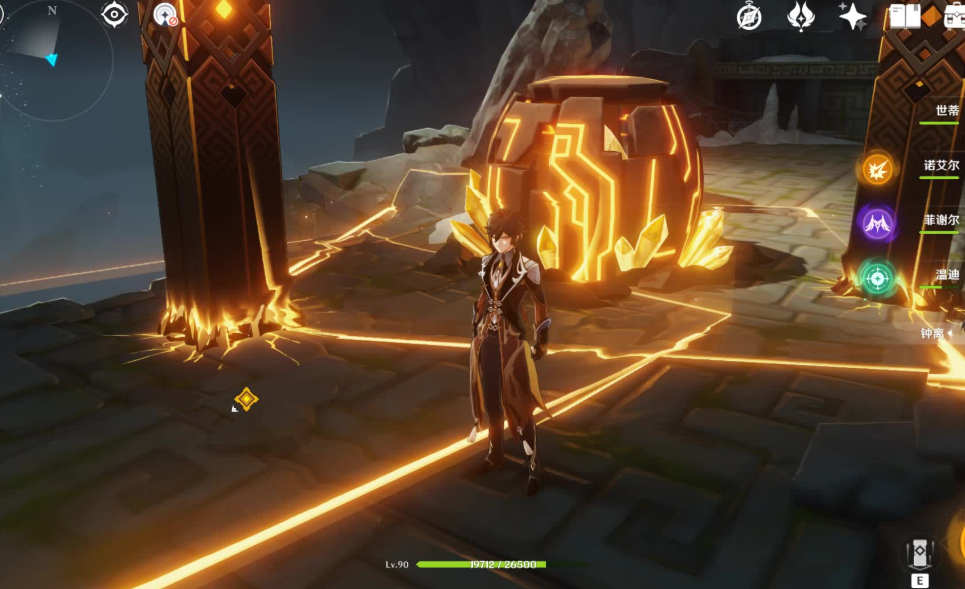This screenshot has height=589, width=965.
Task: Toggle the elemental sight eye icon
Action: (115, 15)
